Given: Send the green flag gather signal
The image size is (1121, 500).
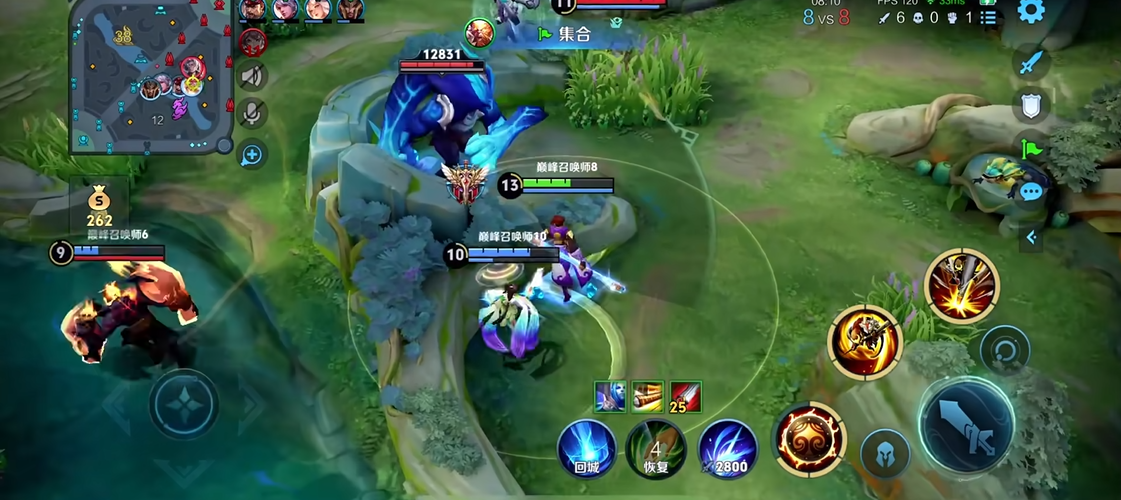Looking at the screenshot, I should (1031, 148).
